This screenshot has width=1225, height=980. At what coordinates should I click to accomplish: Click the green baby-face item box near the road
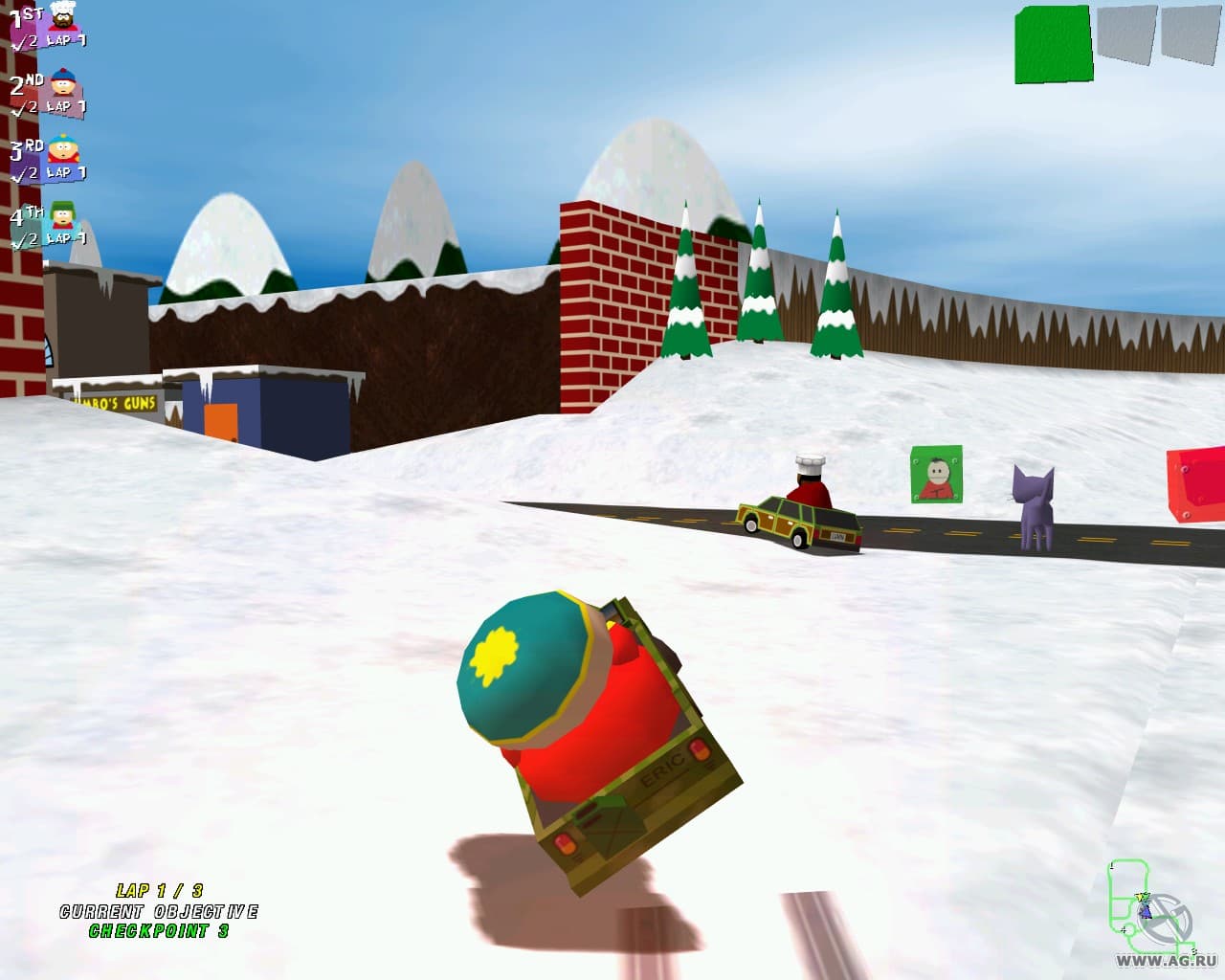(x=936, y=476)
